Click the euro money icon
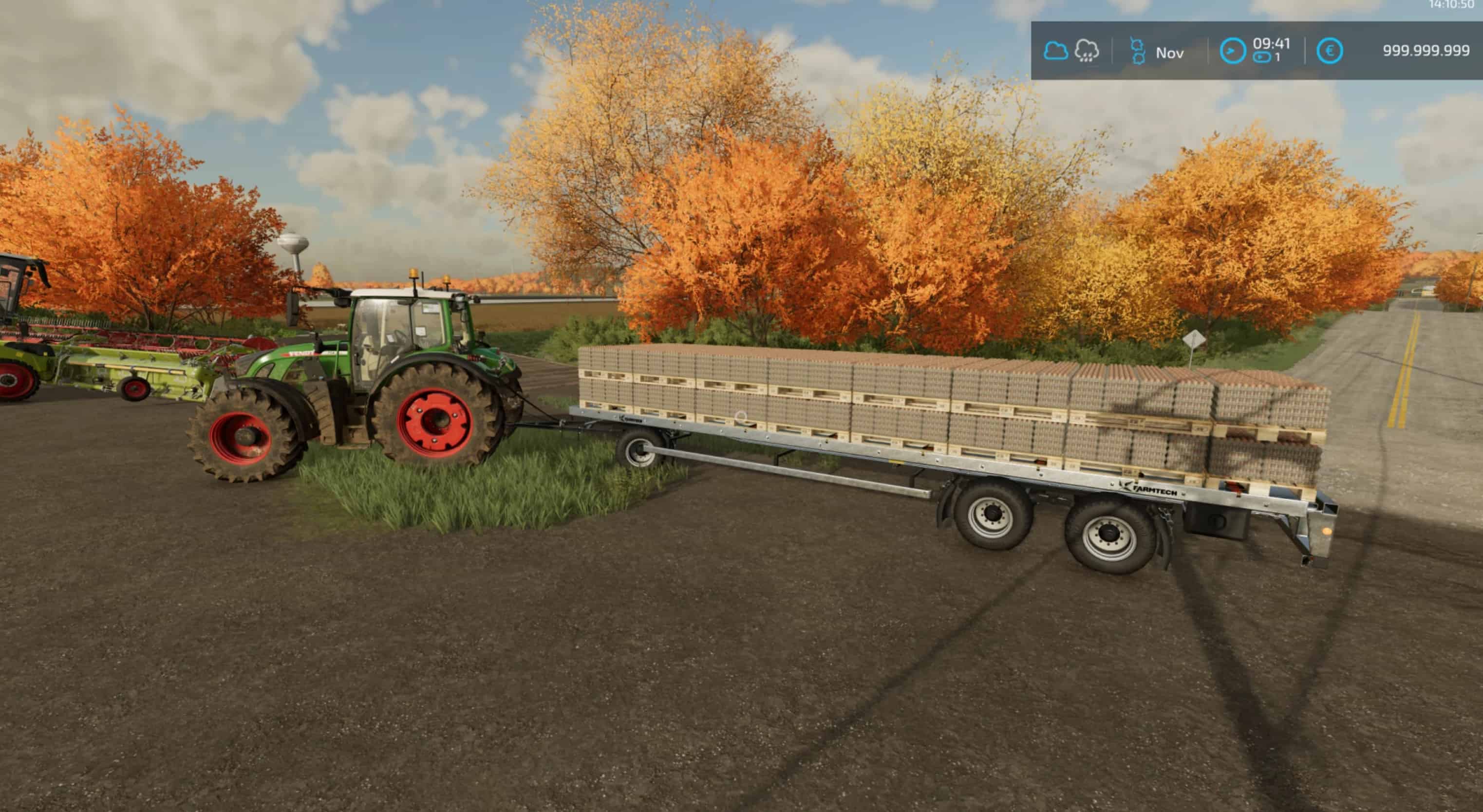Screen dimensions: 1483x812 coord(1330,51)
